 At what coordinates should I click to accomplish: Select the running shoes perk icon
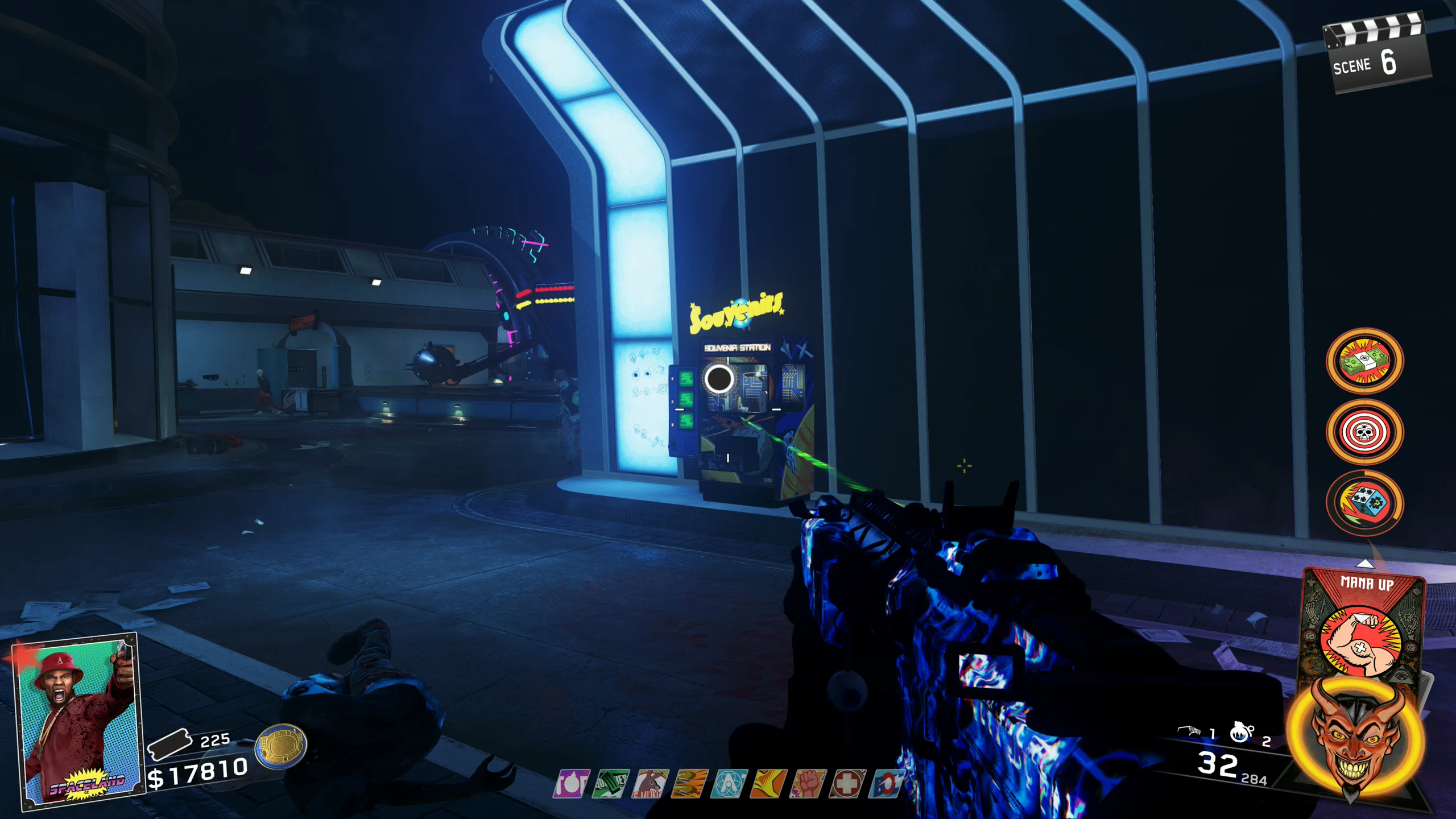pos(689,784)
